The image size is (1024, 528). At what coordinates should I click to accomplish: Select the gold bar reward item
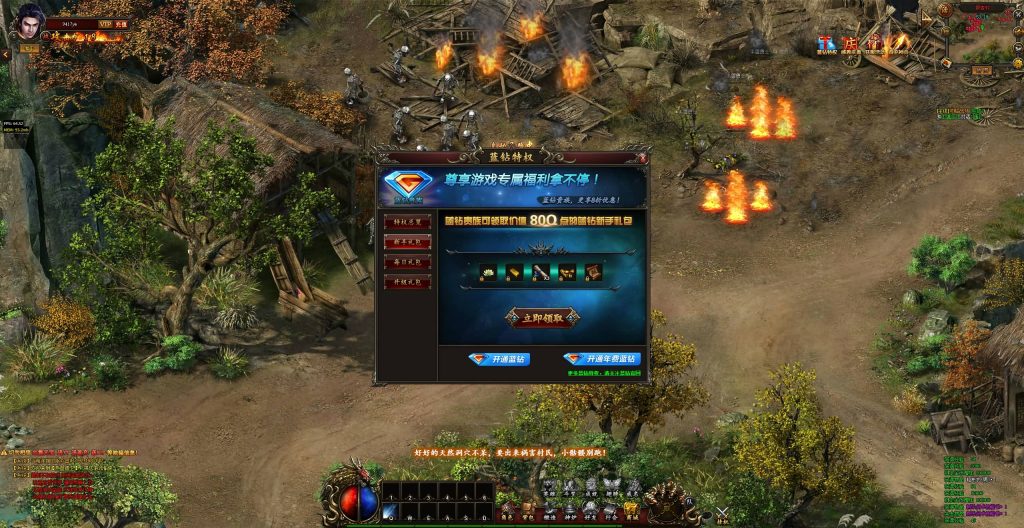coord(514,271)
